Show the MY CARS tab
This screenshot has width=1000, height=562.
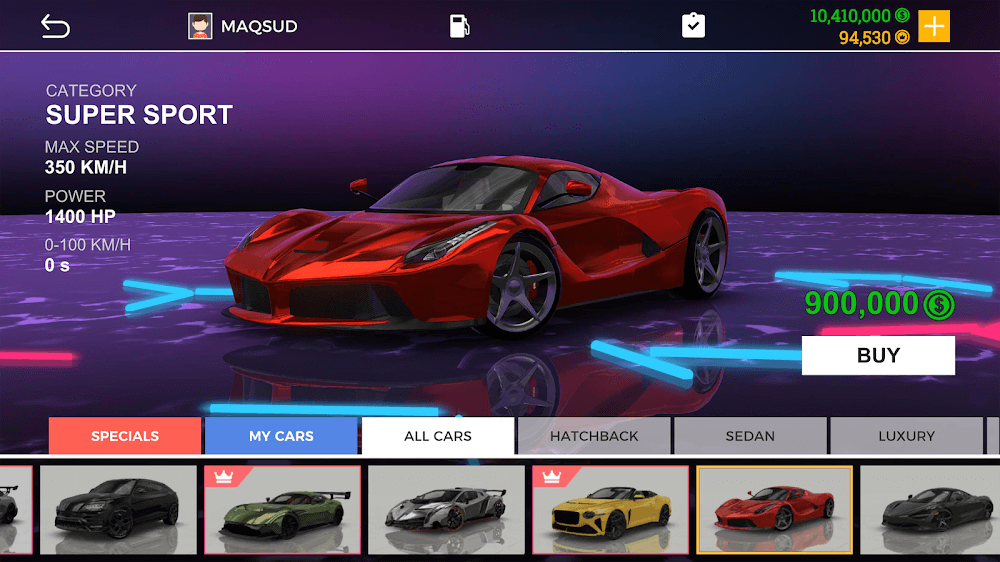tap(281, 436)
